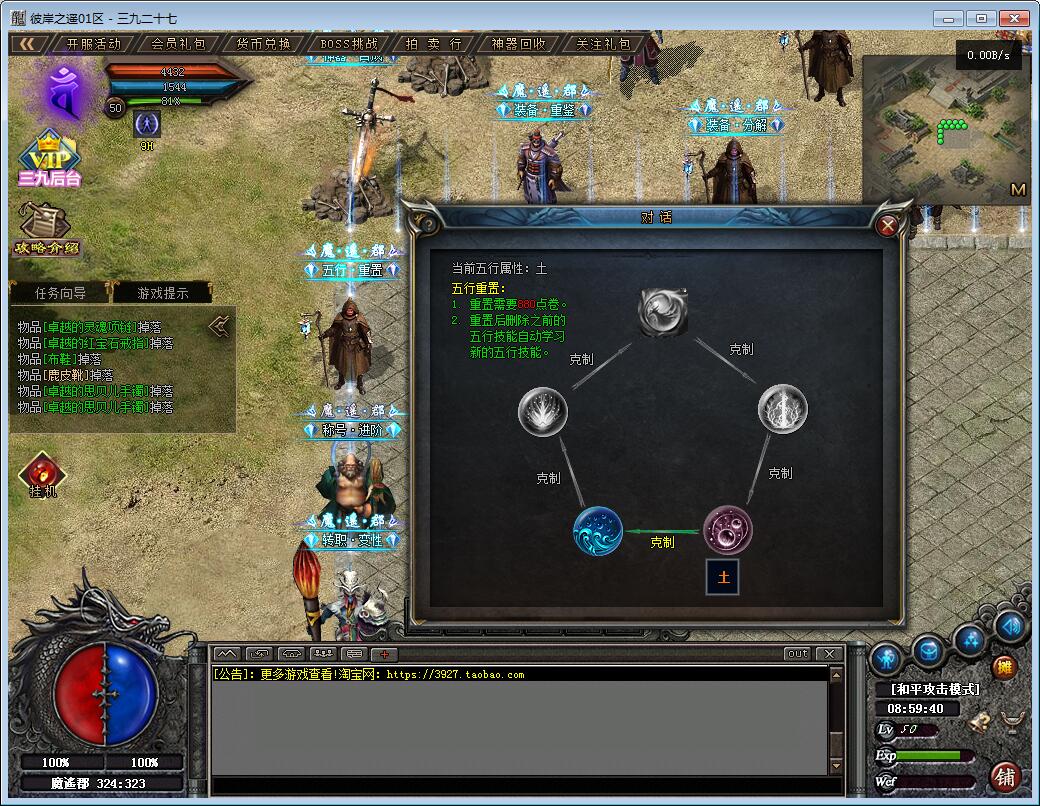Collapse the top menu bar arrow
This screenshot has width=1040, height=806.
coord(29,44)
